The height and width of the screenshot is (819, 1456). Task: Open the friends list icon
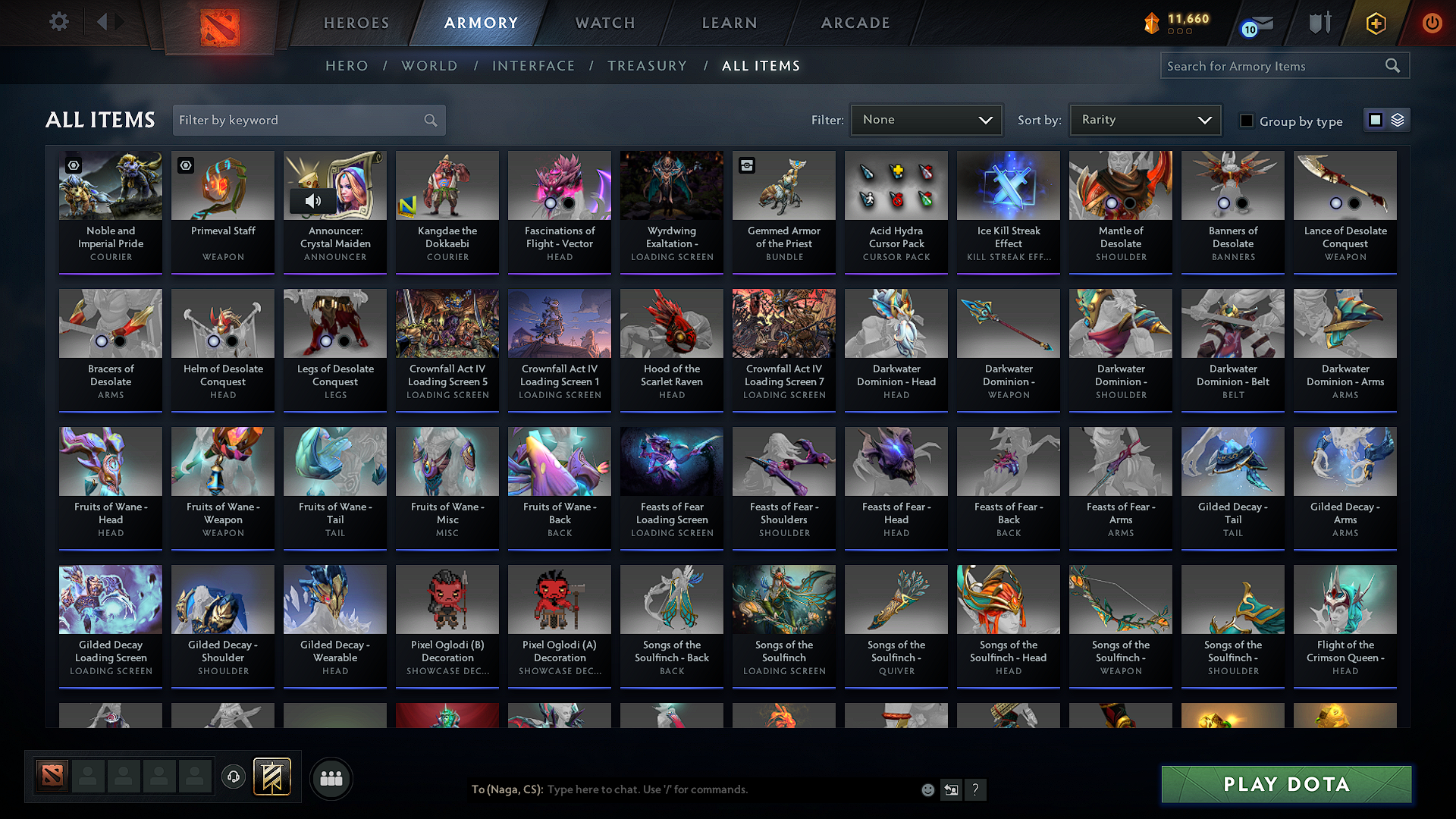tap(331, 778)
